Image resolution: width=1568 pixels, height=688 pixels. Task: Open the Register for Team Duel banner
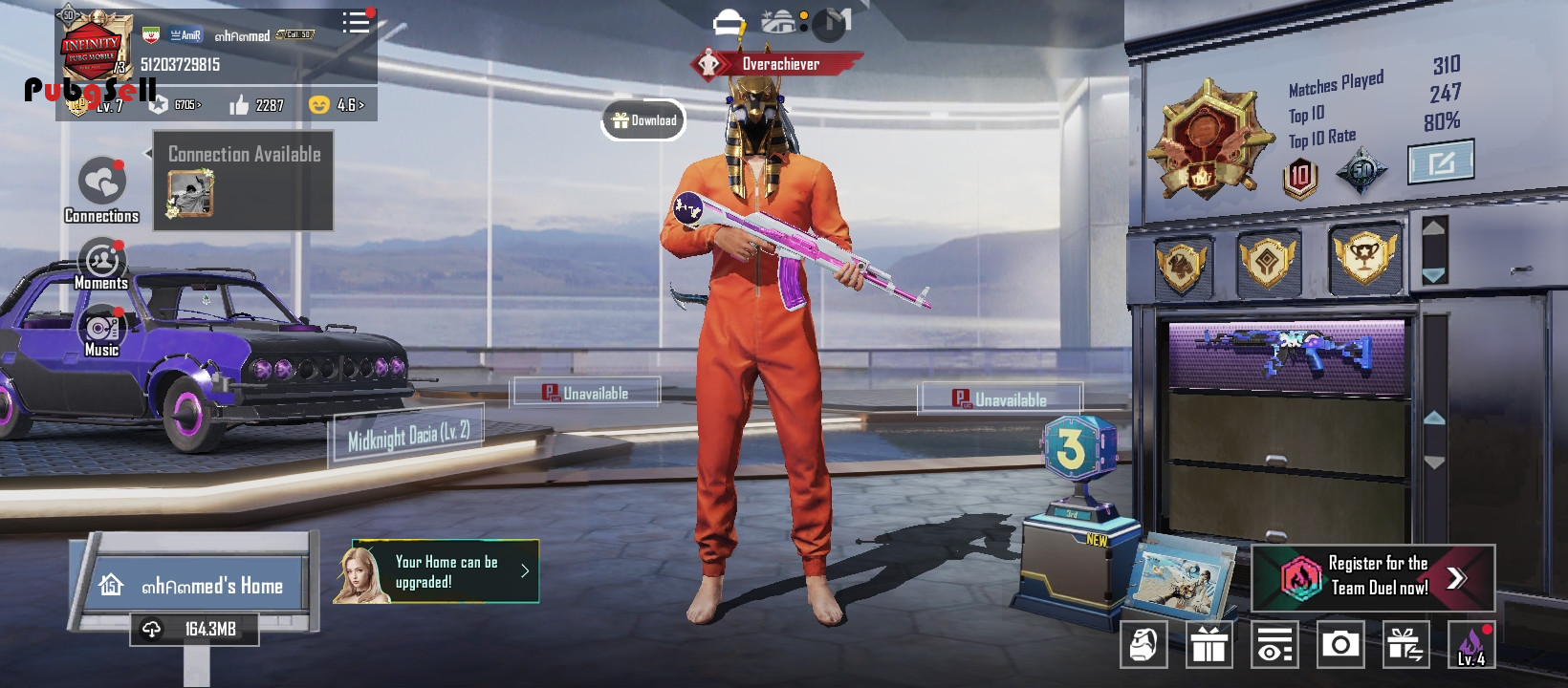[x=1373, y=577]
